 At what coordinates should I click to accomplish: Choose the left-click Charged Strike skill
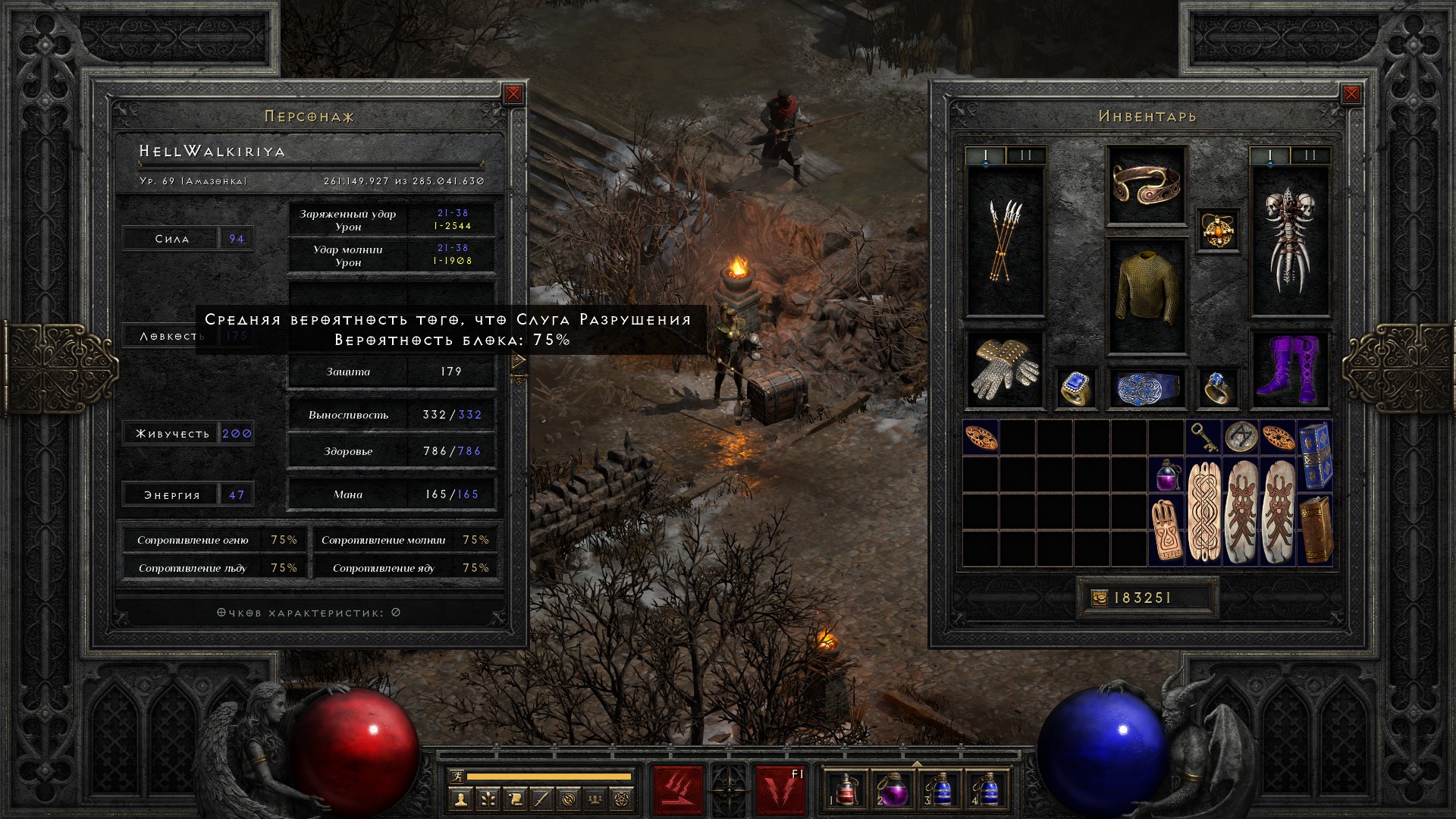pyautogui.click(x=679, y=789)
